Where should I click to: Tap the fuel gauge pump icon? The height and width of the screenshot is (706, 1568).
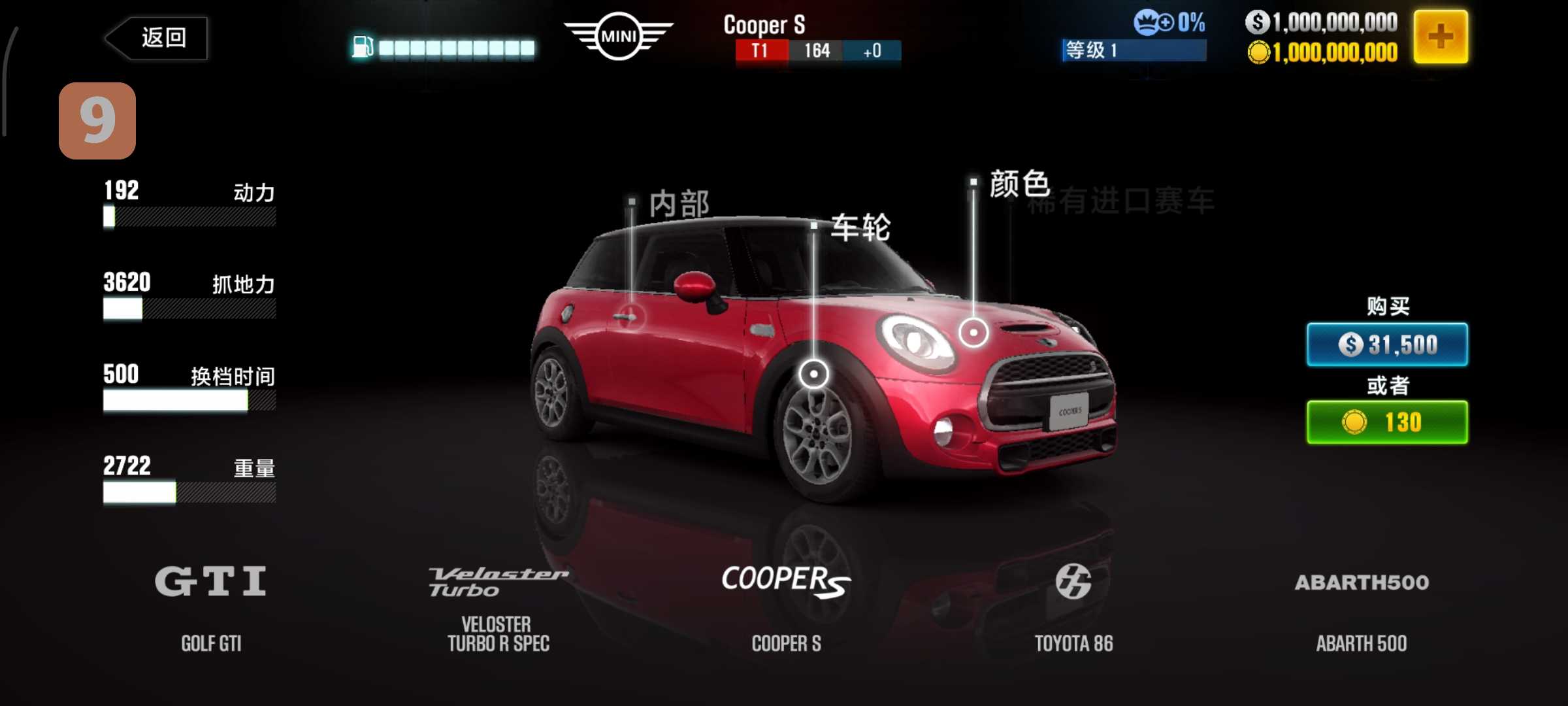point(362,47)
